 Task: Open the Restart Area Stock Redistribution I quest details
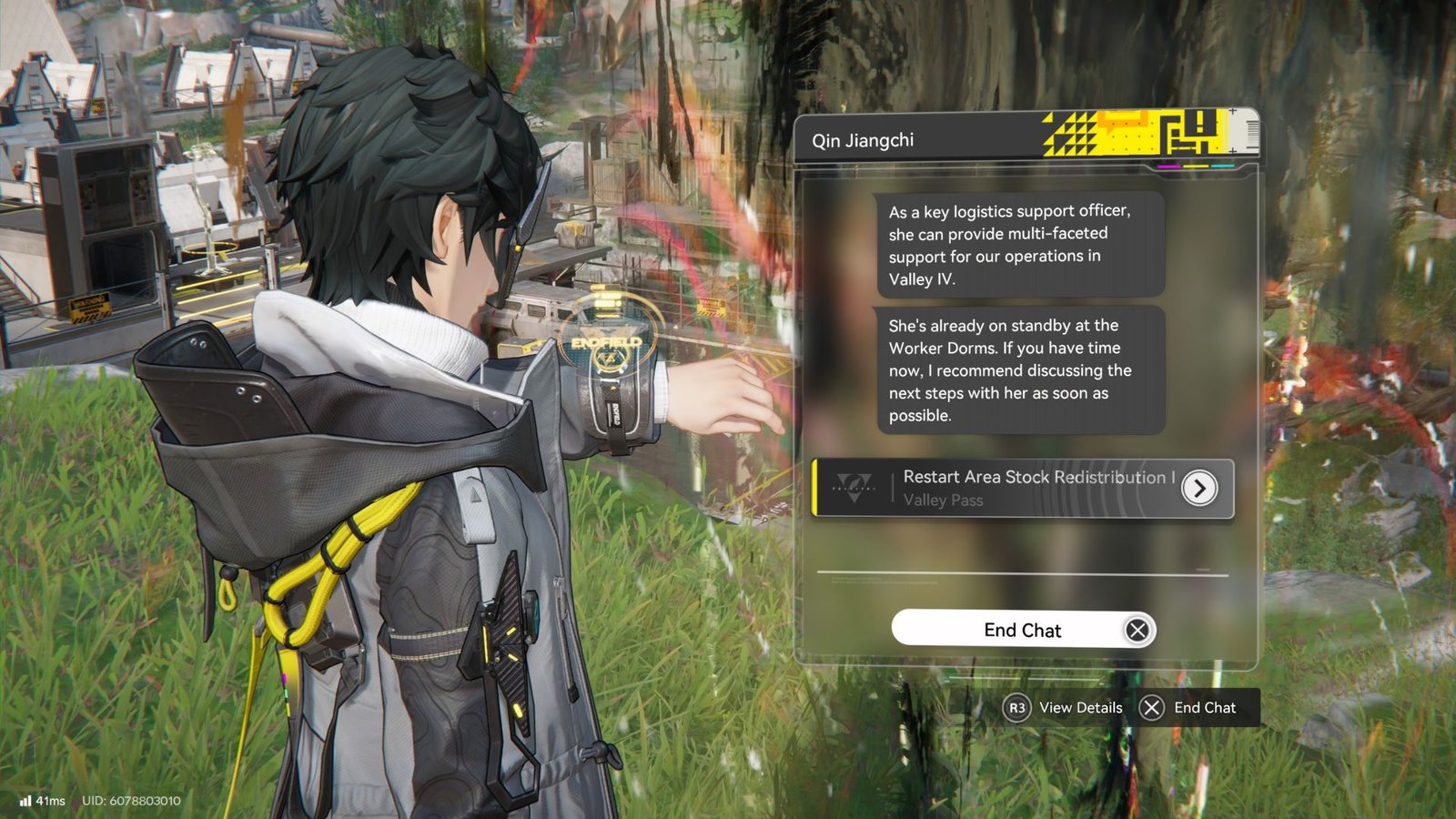(x=1037, y=477)
